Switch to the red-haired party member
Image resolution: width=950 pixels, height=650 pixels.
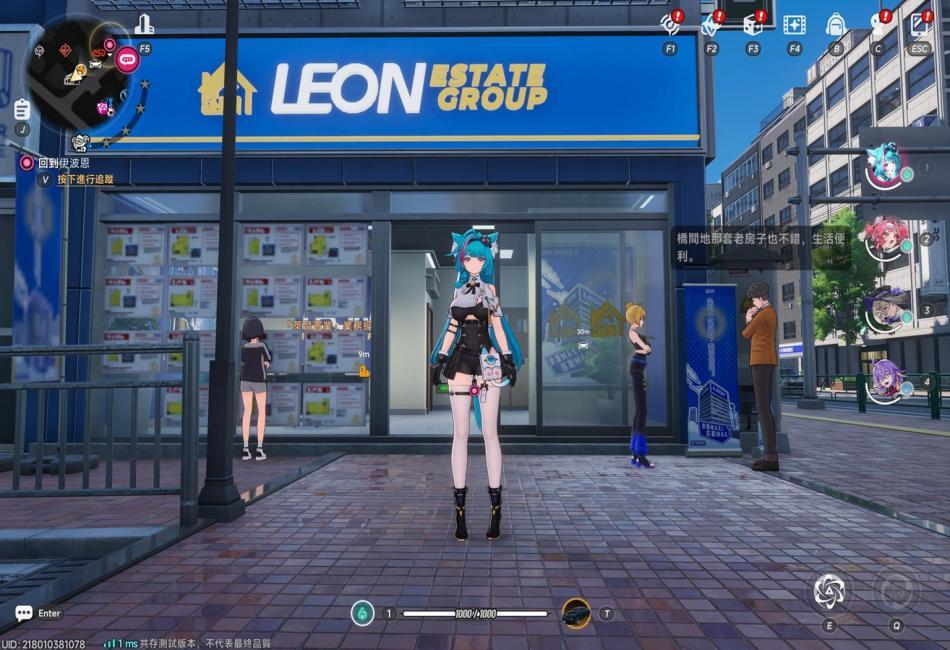(884, 237)
